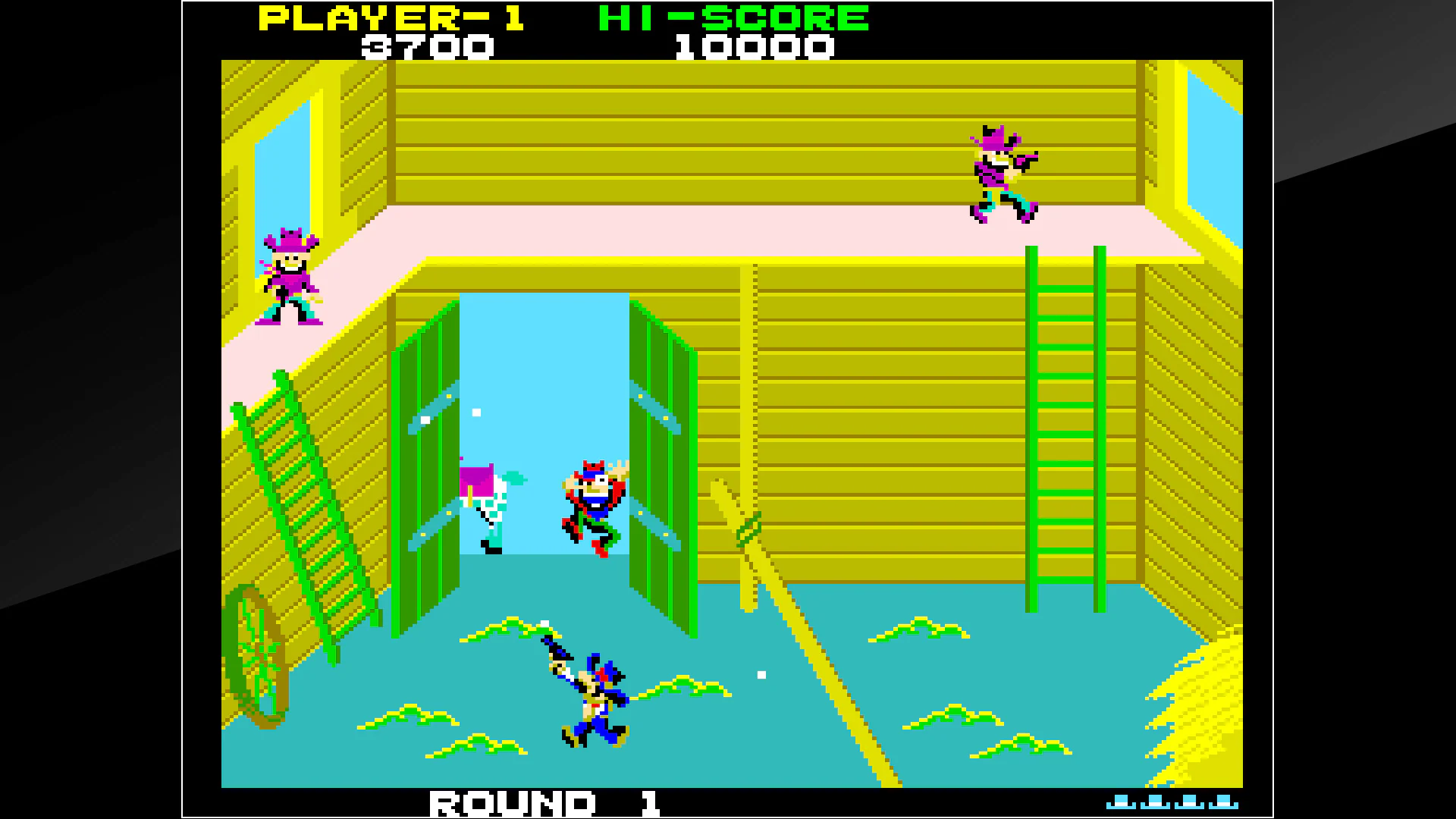Click the PLAYER-1 label
This screenshot has width=1456, height=819.
pyautogui.click(x=394, y=17)
